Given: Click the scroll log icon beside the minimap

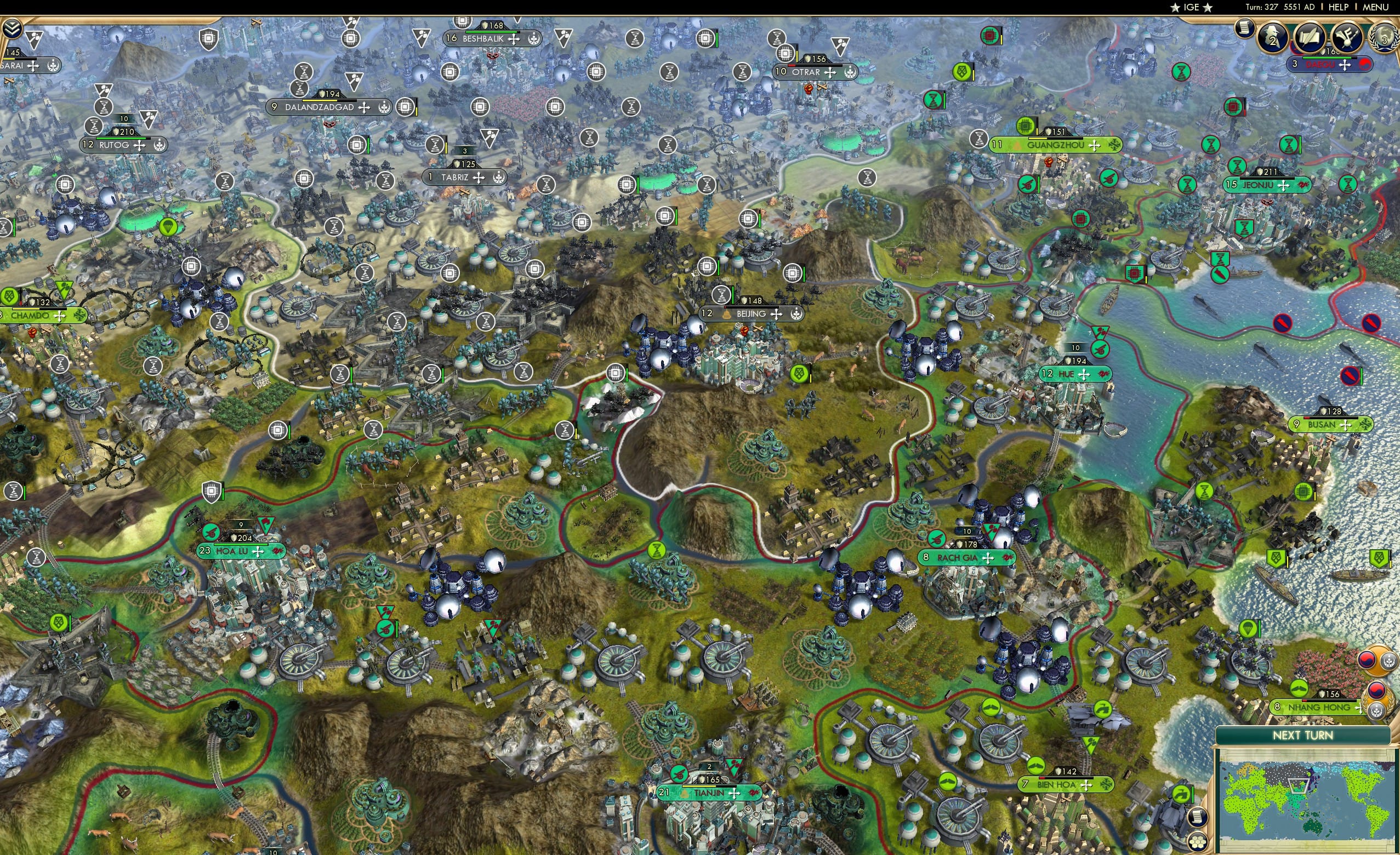Looking at the screenshot, I should 1198,818.
